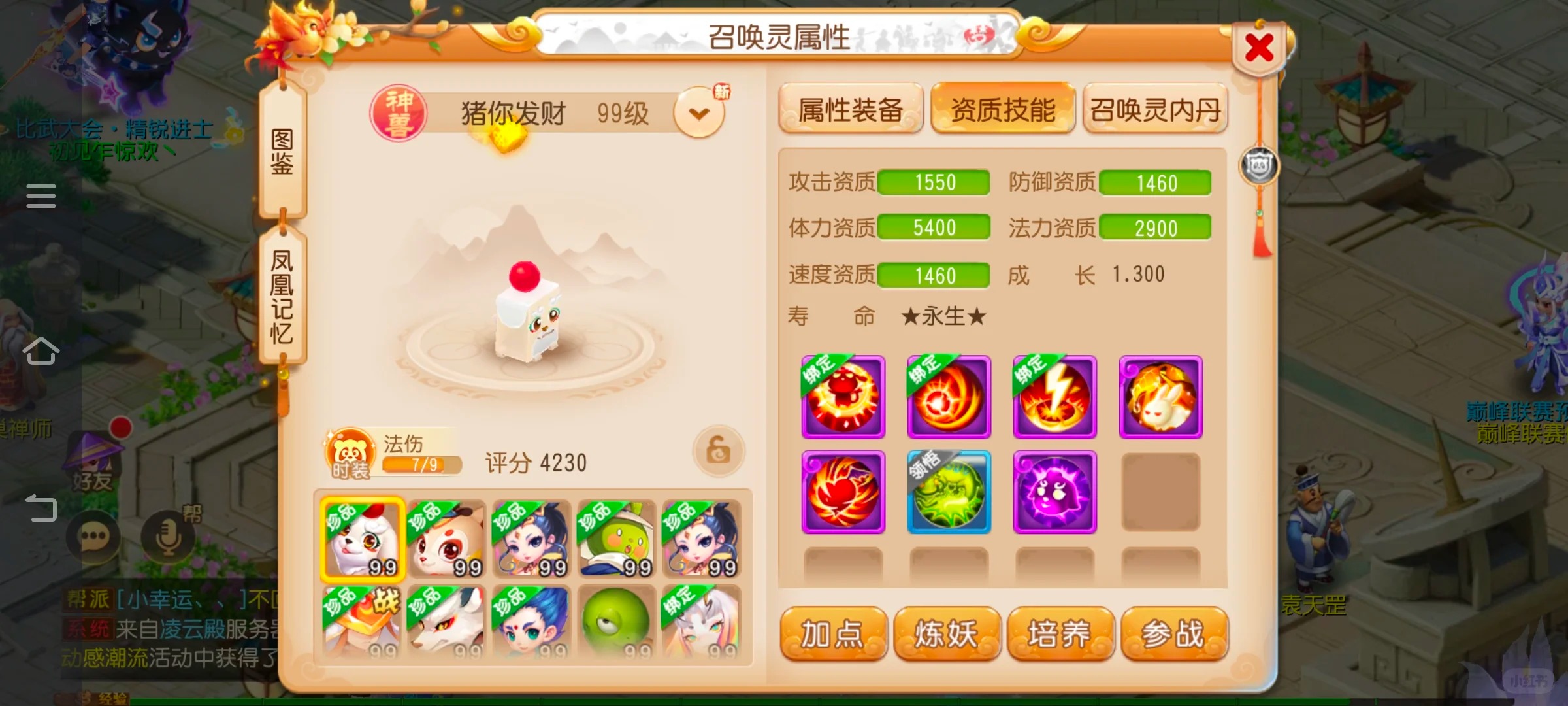Open the 图鉴 side tab
The width and height of the screenshot is (1568, 706).
(282, 152)
